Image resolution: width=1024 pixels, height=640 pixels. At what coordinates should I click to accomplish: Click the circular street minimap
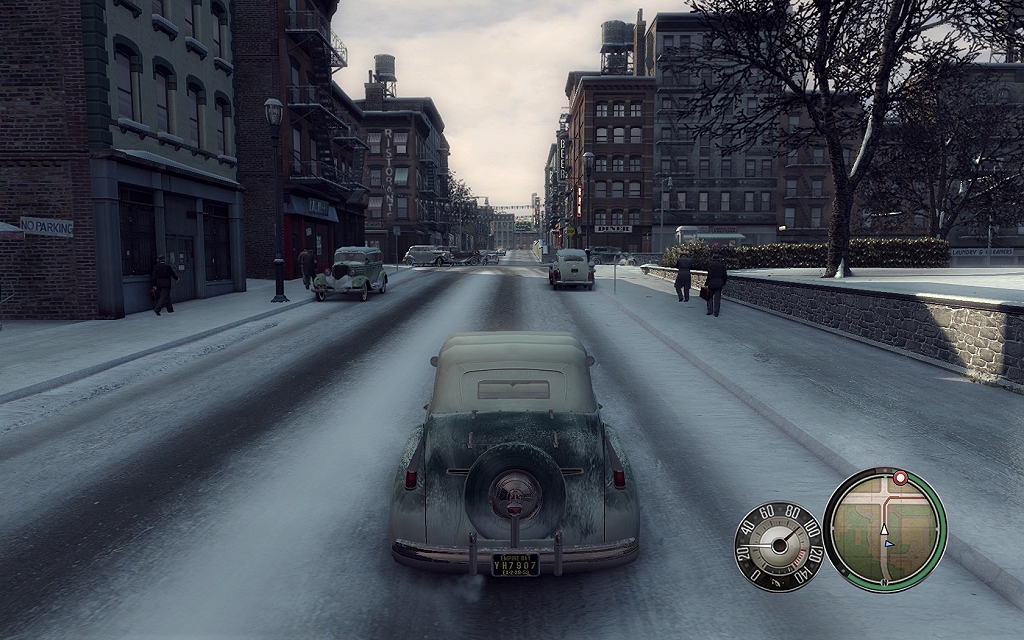(x=884, y=529)
